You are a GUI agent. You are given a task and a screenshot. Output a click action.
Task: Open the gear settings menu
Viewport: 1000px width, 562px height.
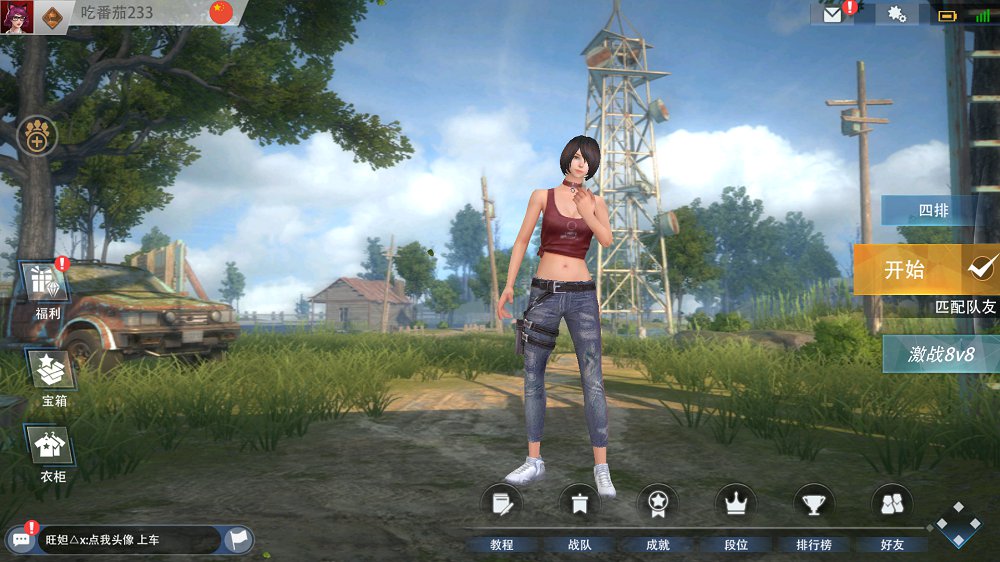[896, 14]
